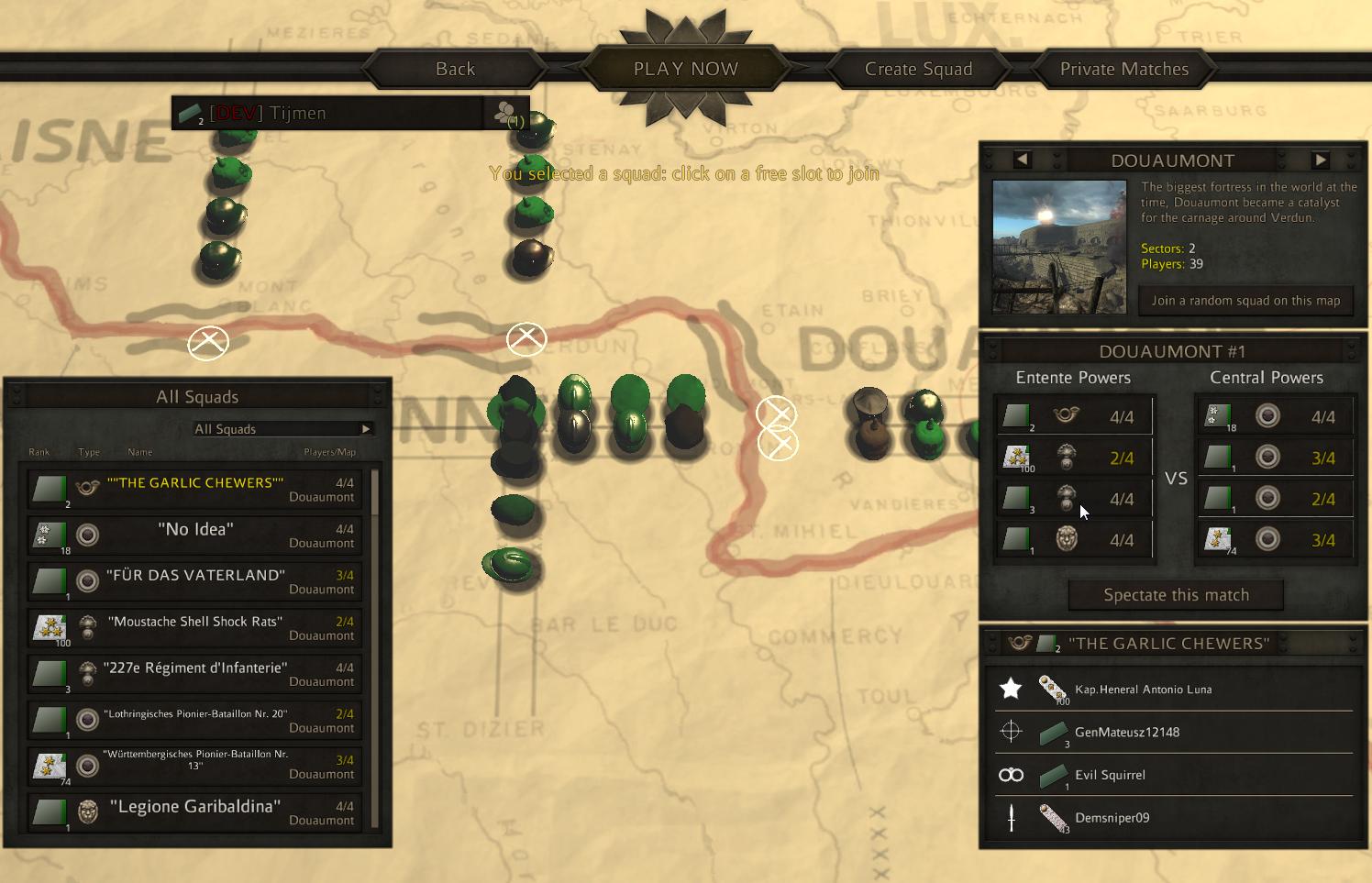Click the left arrow to view the previous map
This screenshot has width=1372, height=883.
[1022, 159]
